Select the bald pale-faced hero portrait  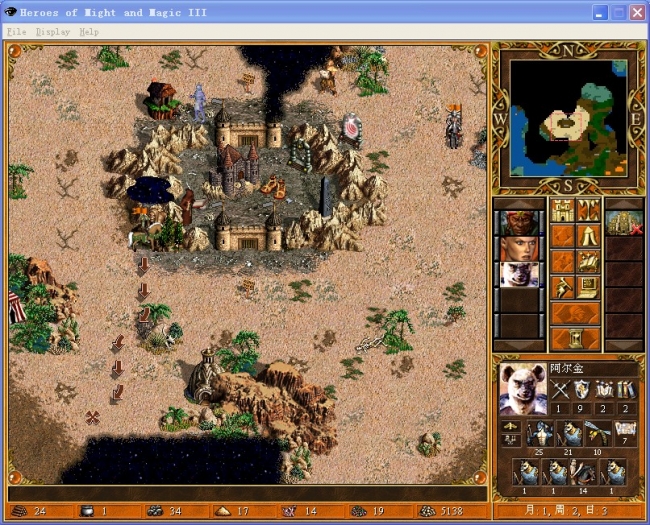[518, 248]
